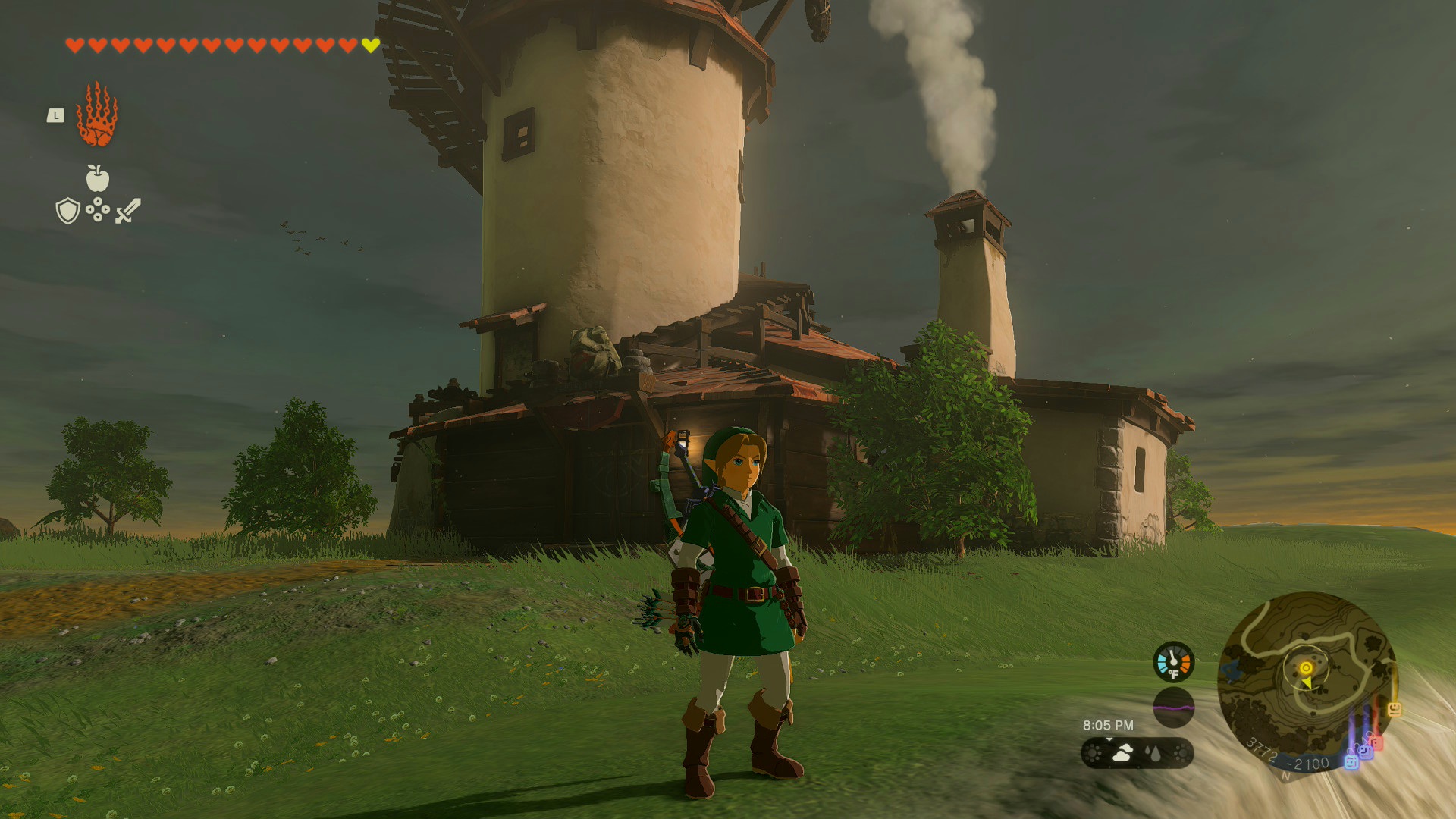Activate the orange hand ability icon

[x=97, y=115]
